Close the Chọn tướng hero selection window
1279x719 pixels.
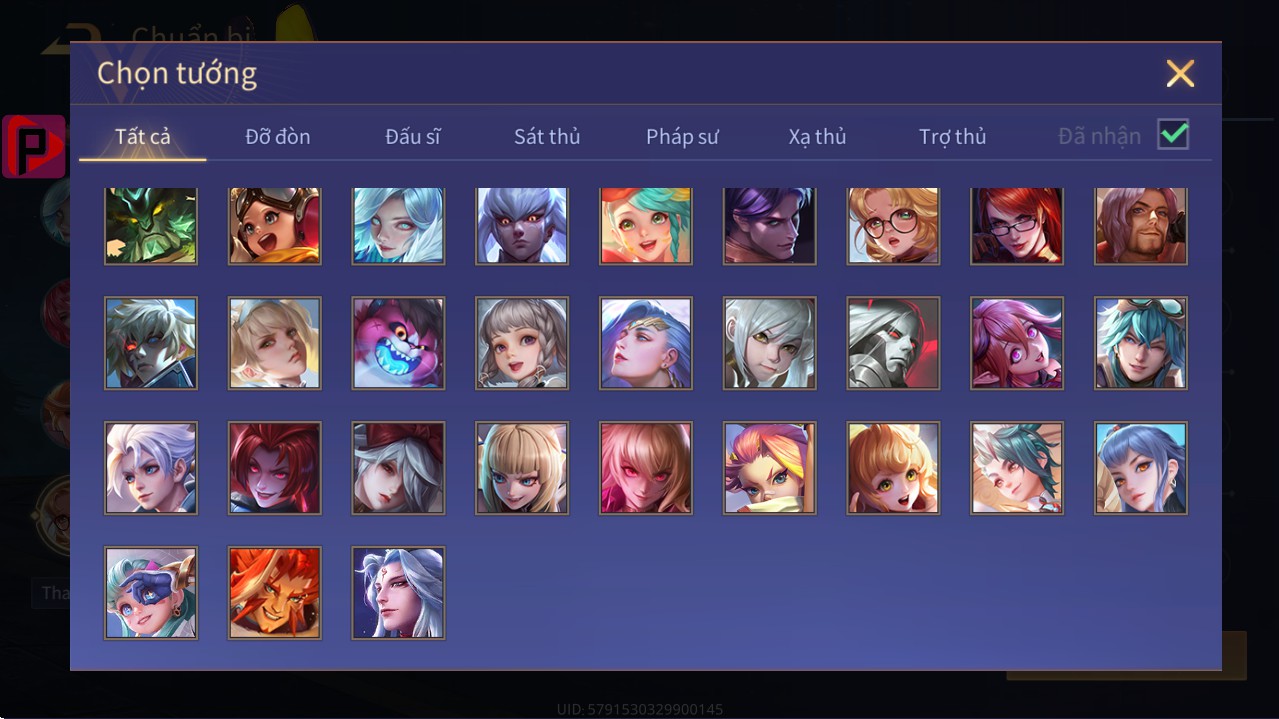click(1180, 73)
